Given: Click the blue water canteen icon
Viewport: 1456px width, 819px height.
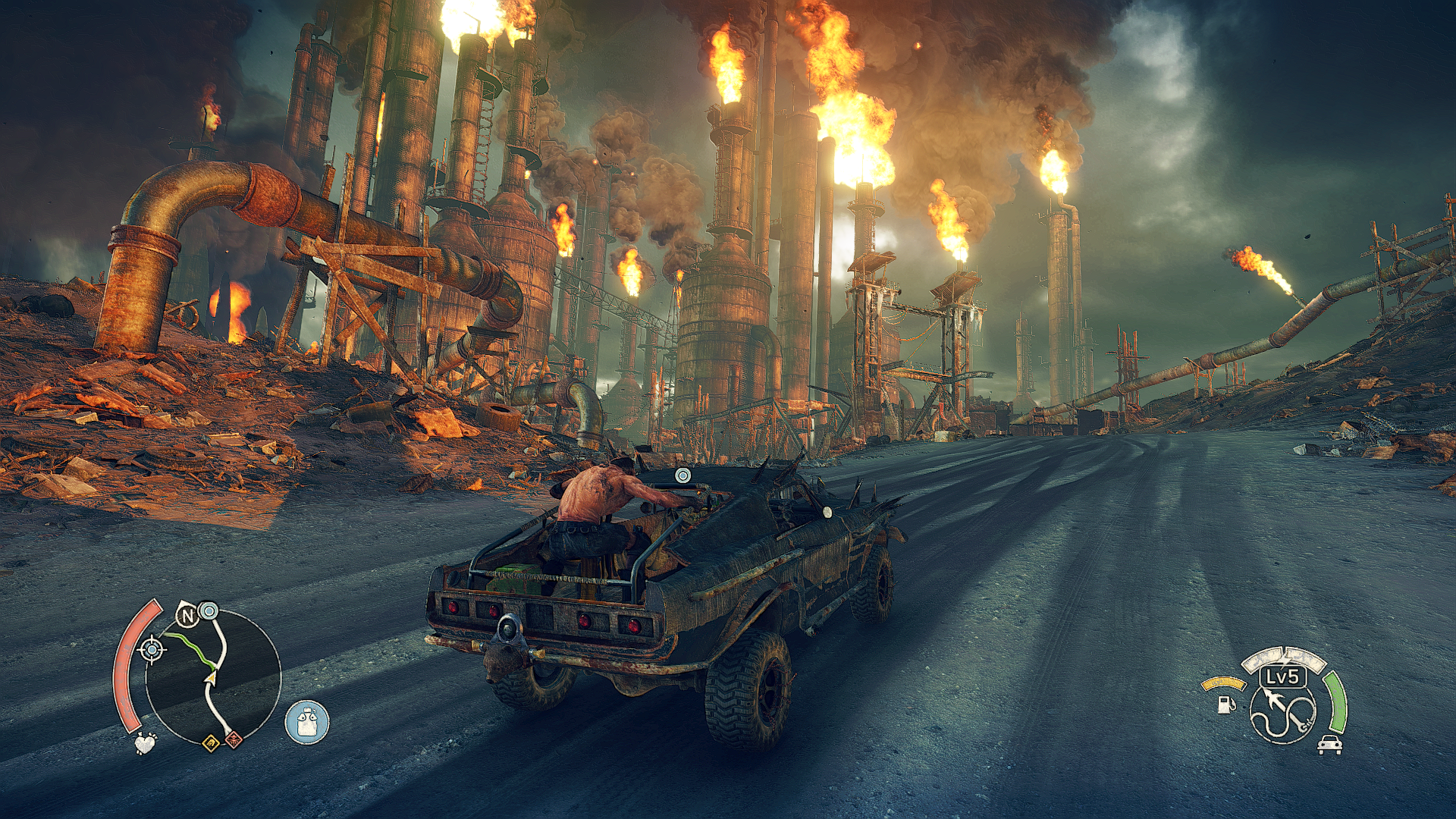Looking at the screenshot, I should (x=307, y=722).
